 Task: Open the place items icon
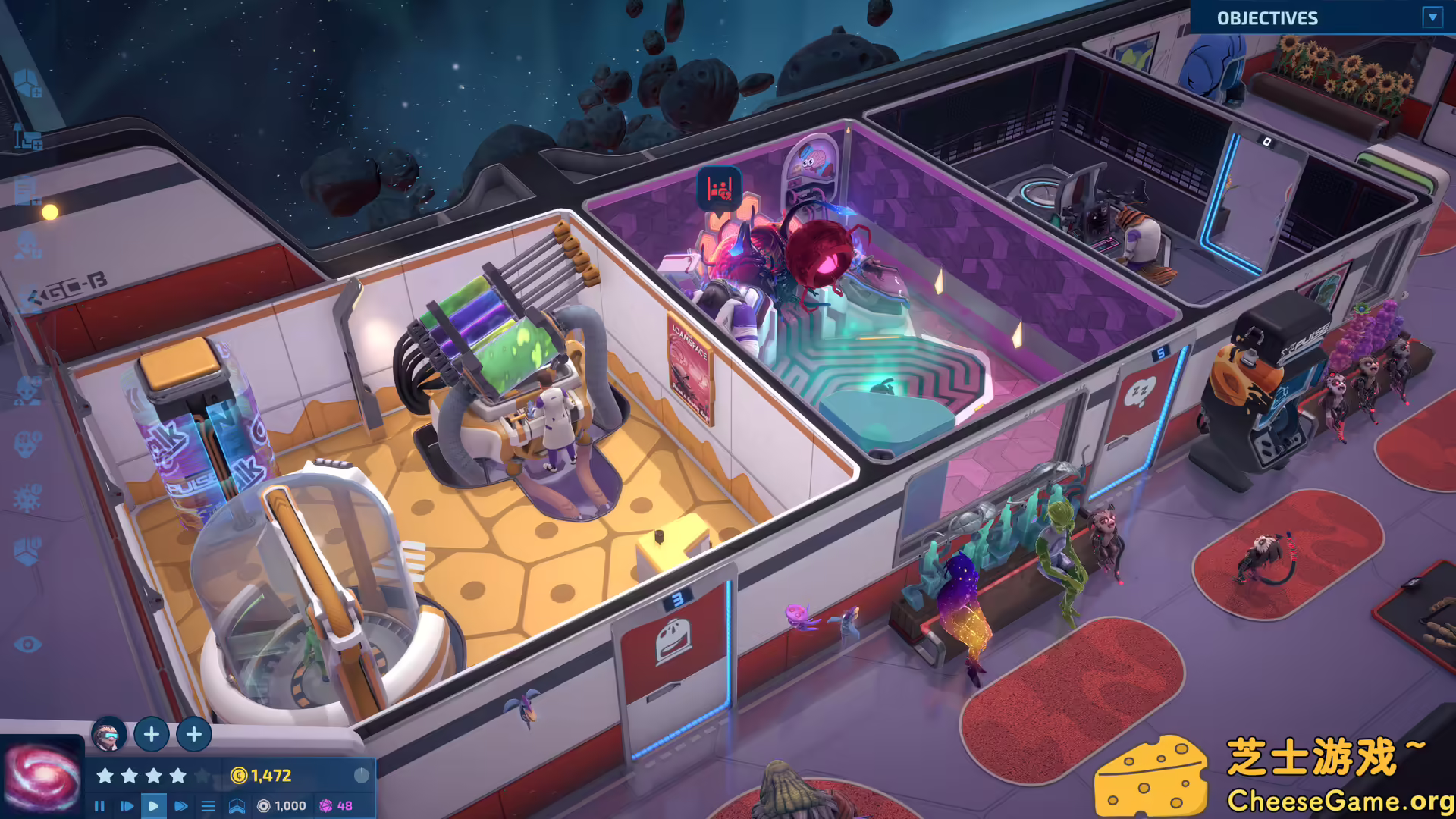tap(28, 139)
